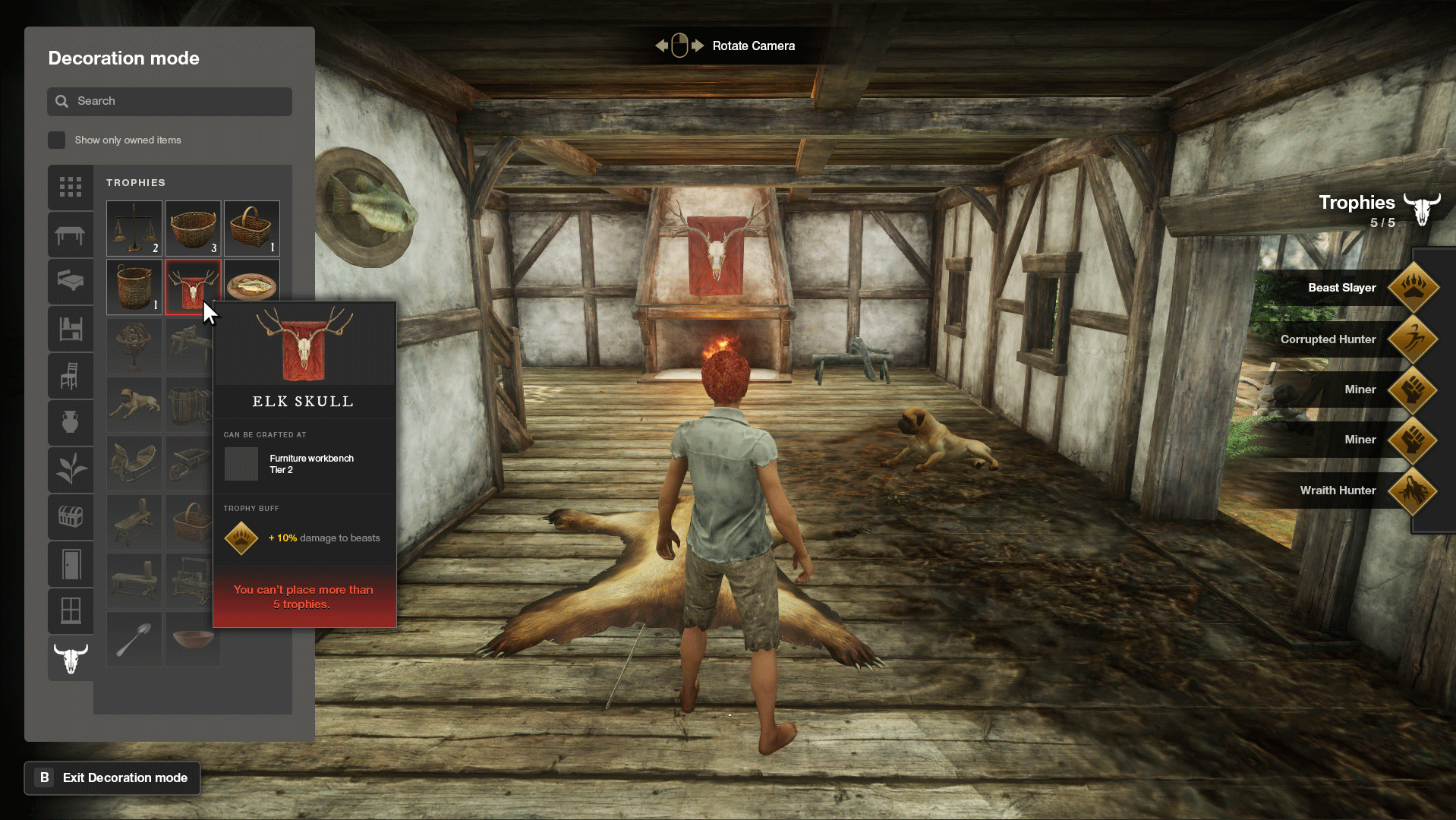Select the bull skull trophies category

(x=71, y=658)
